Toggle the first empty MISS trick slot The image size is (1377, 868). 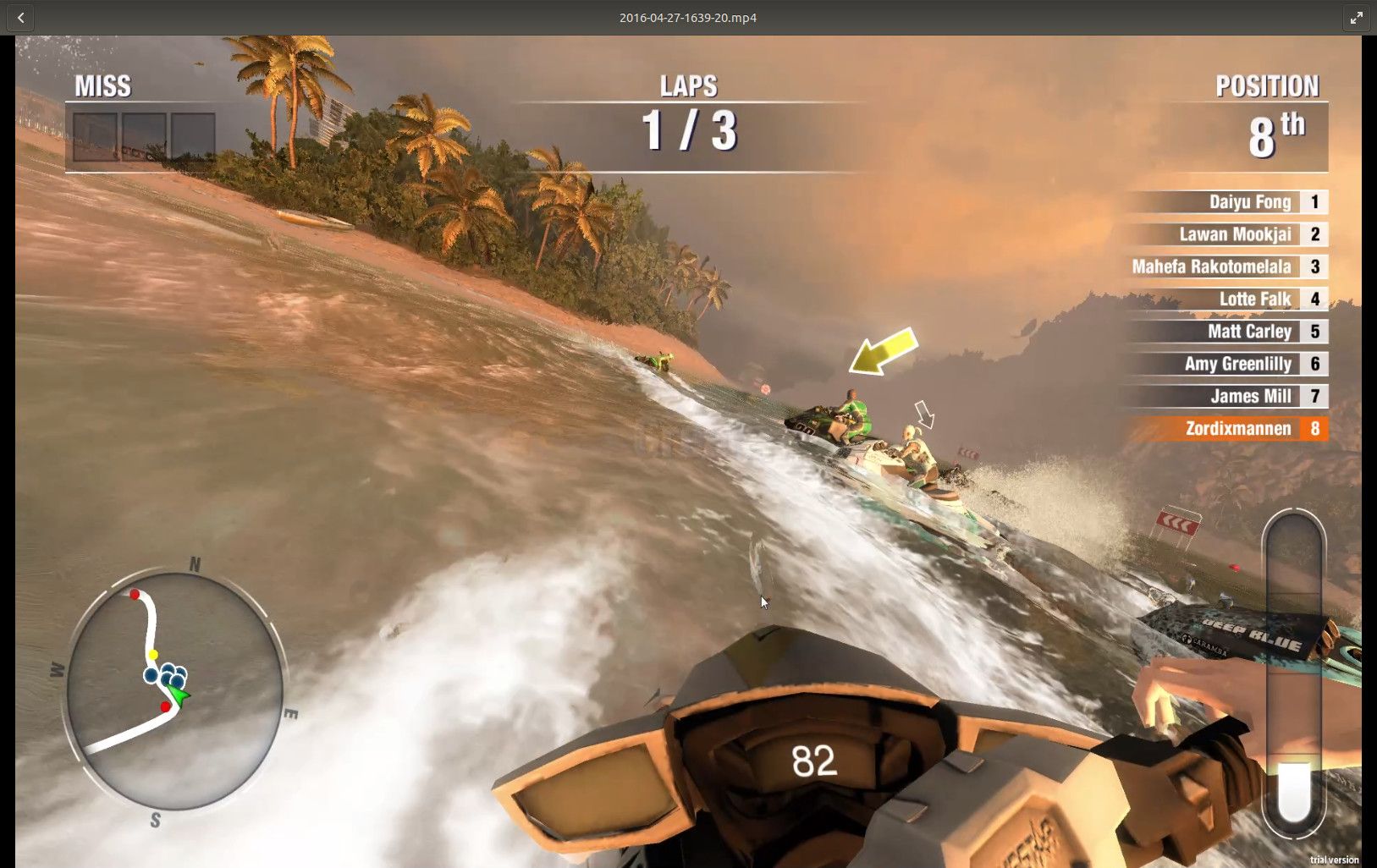(x=95, y=135)
